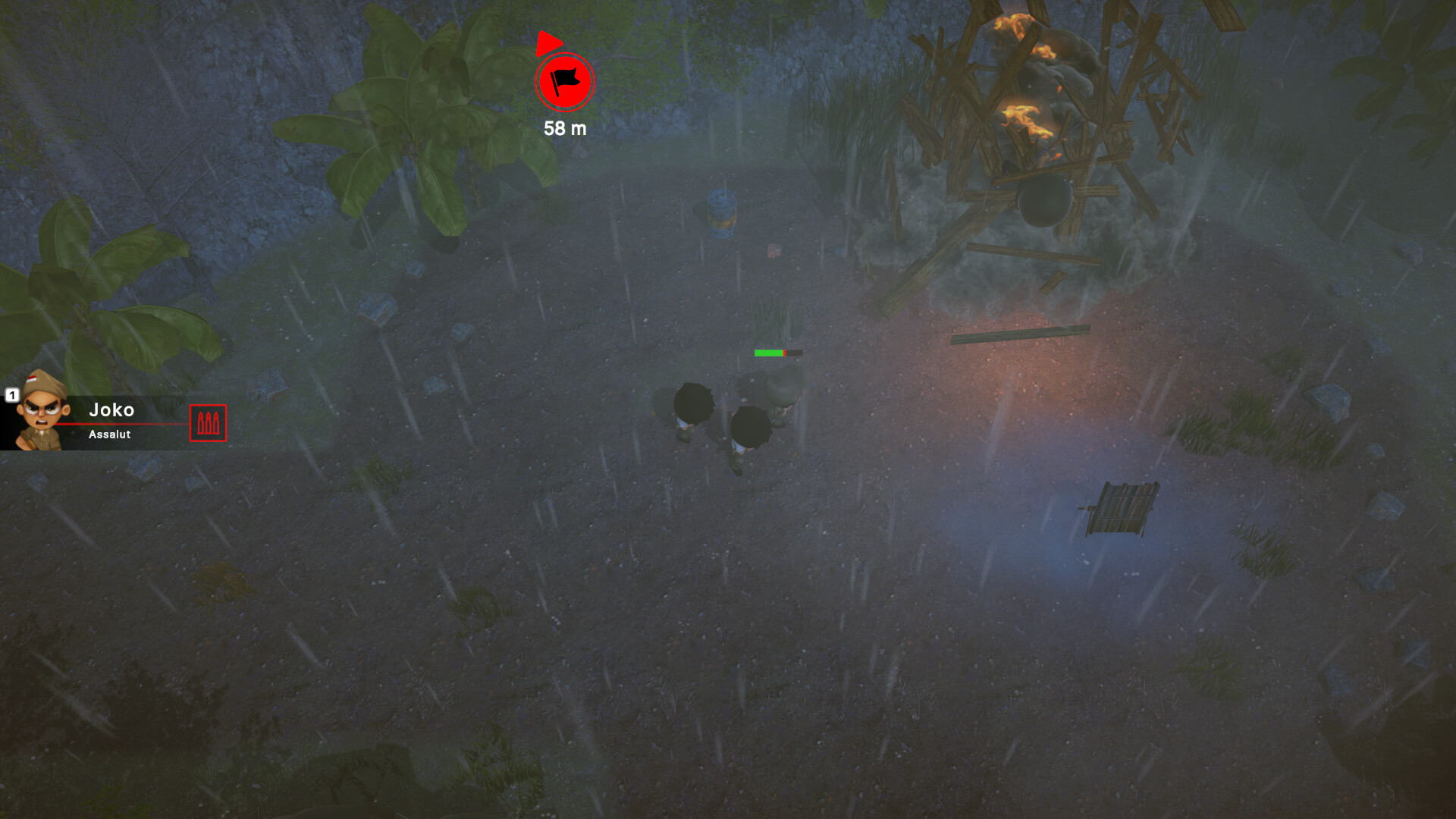
Task: Click the green health bar above the squad
Action: (767, 352)
